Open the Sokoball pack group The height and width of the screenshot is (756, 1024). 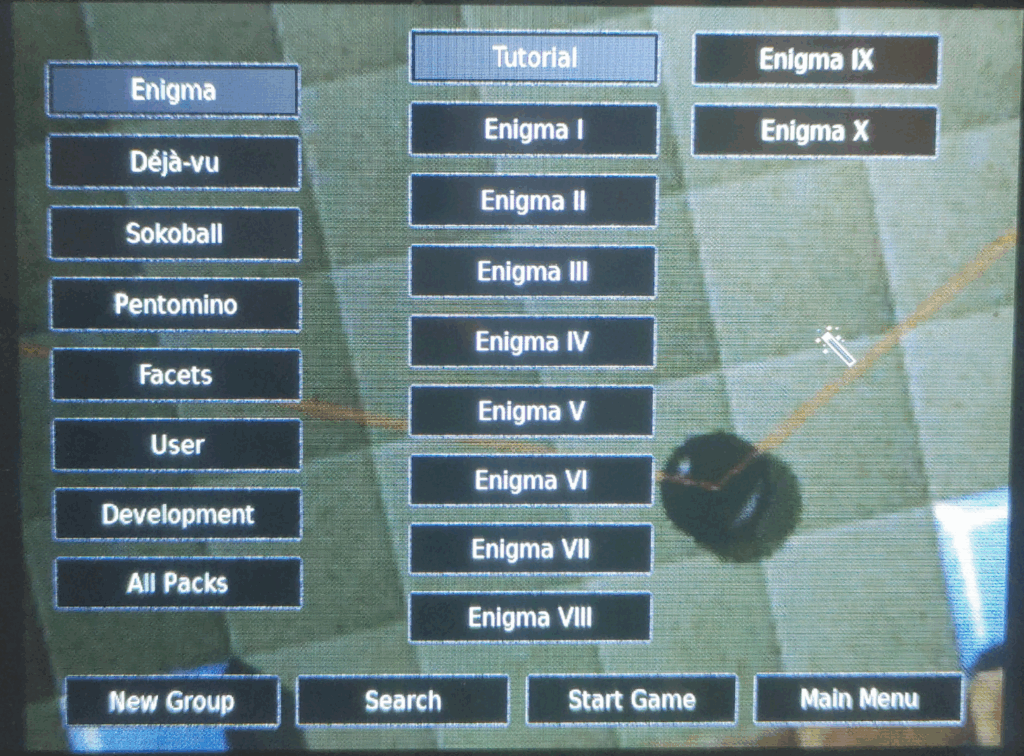point(175,234)
